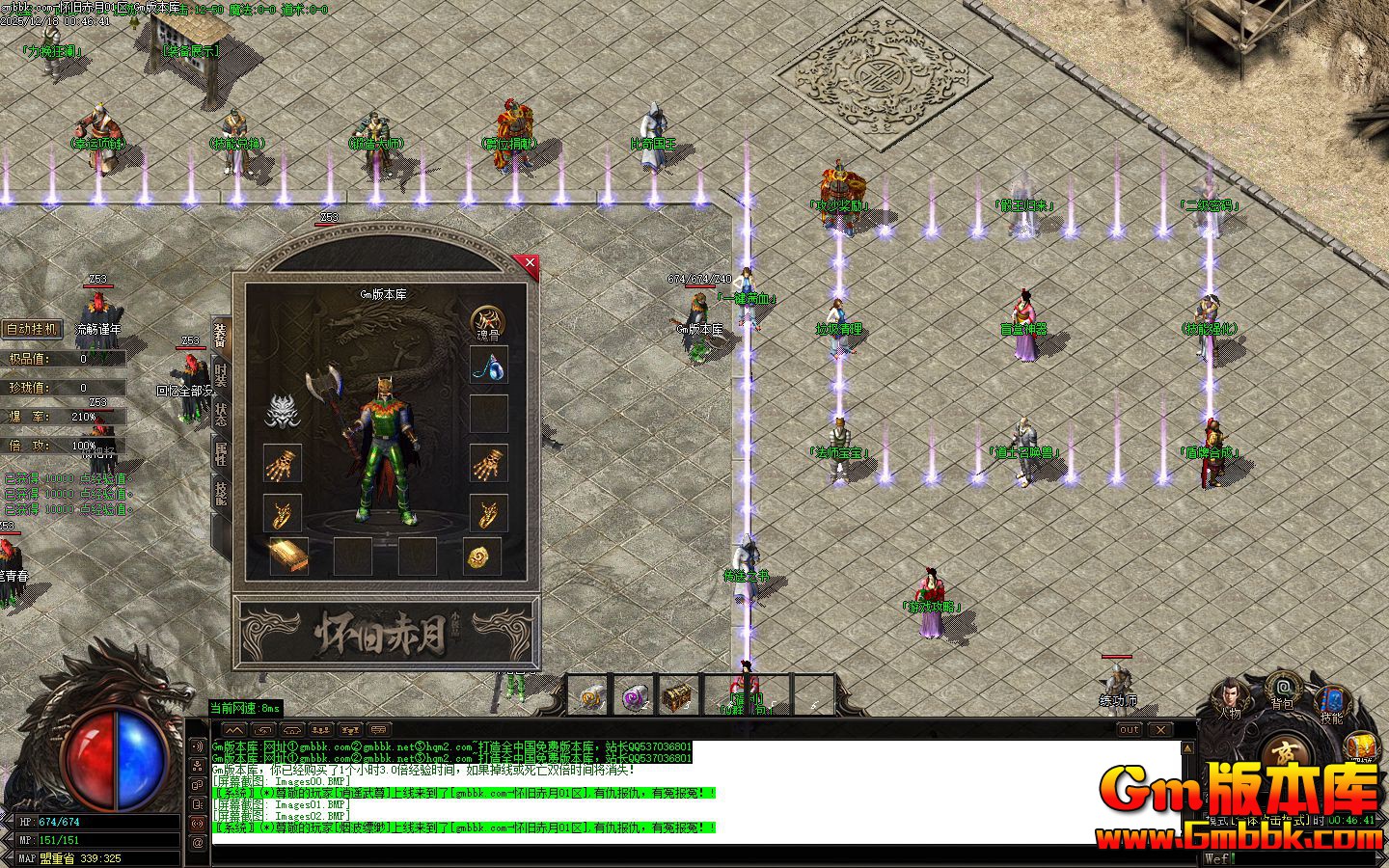Use the purple swirl scroll in hotbar
The height and width of the screenshot is (868, 1389).
(634, 696)
